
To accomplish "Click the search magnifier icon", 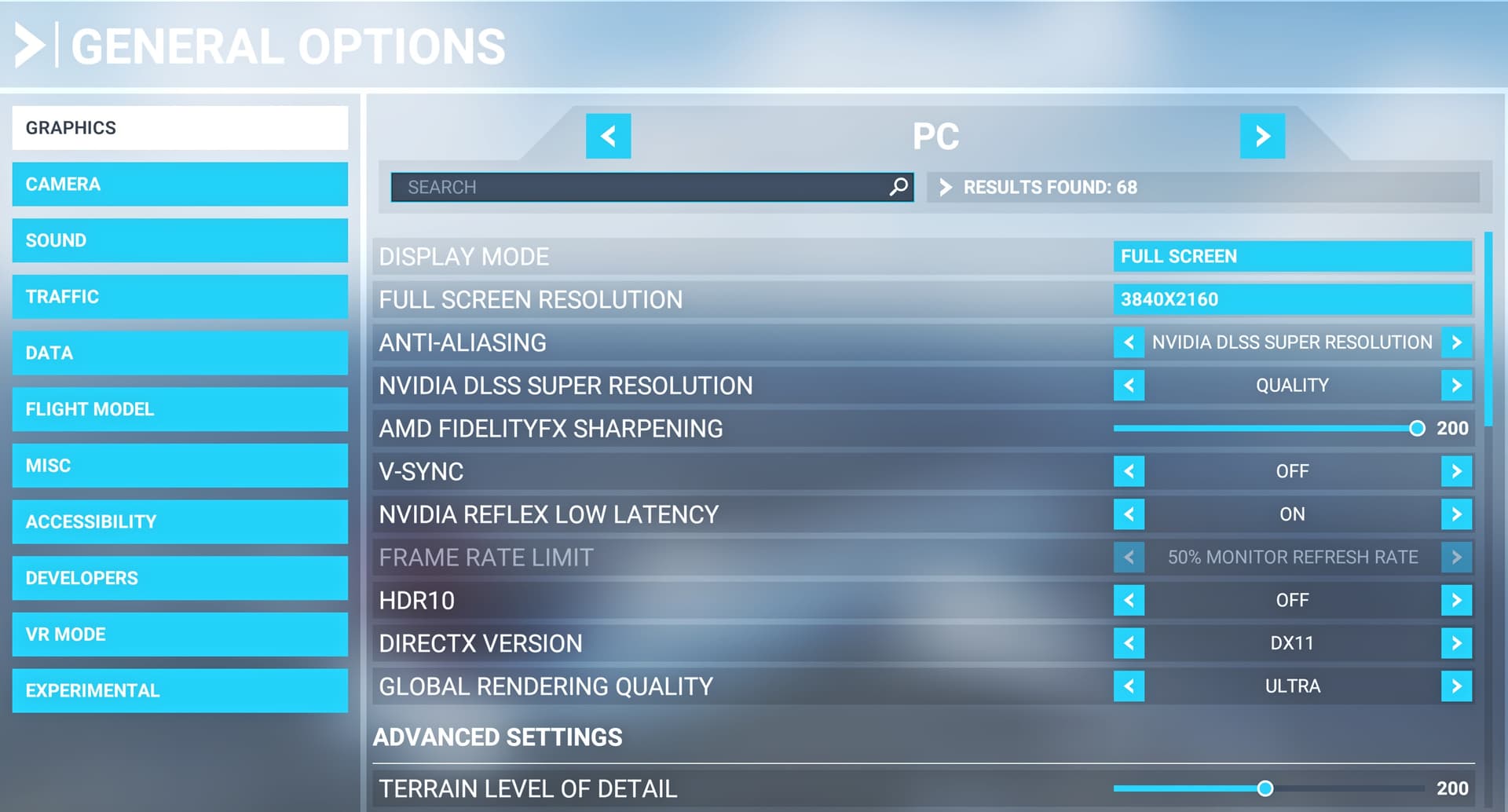I will click(898, 188).
